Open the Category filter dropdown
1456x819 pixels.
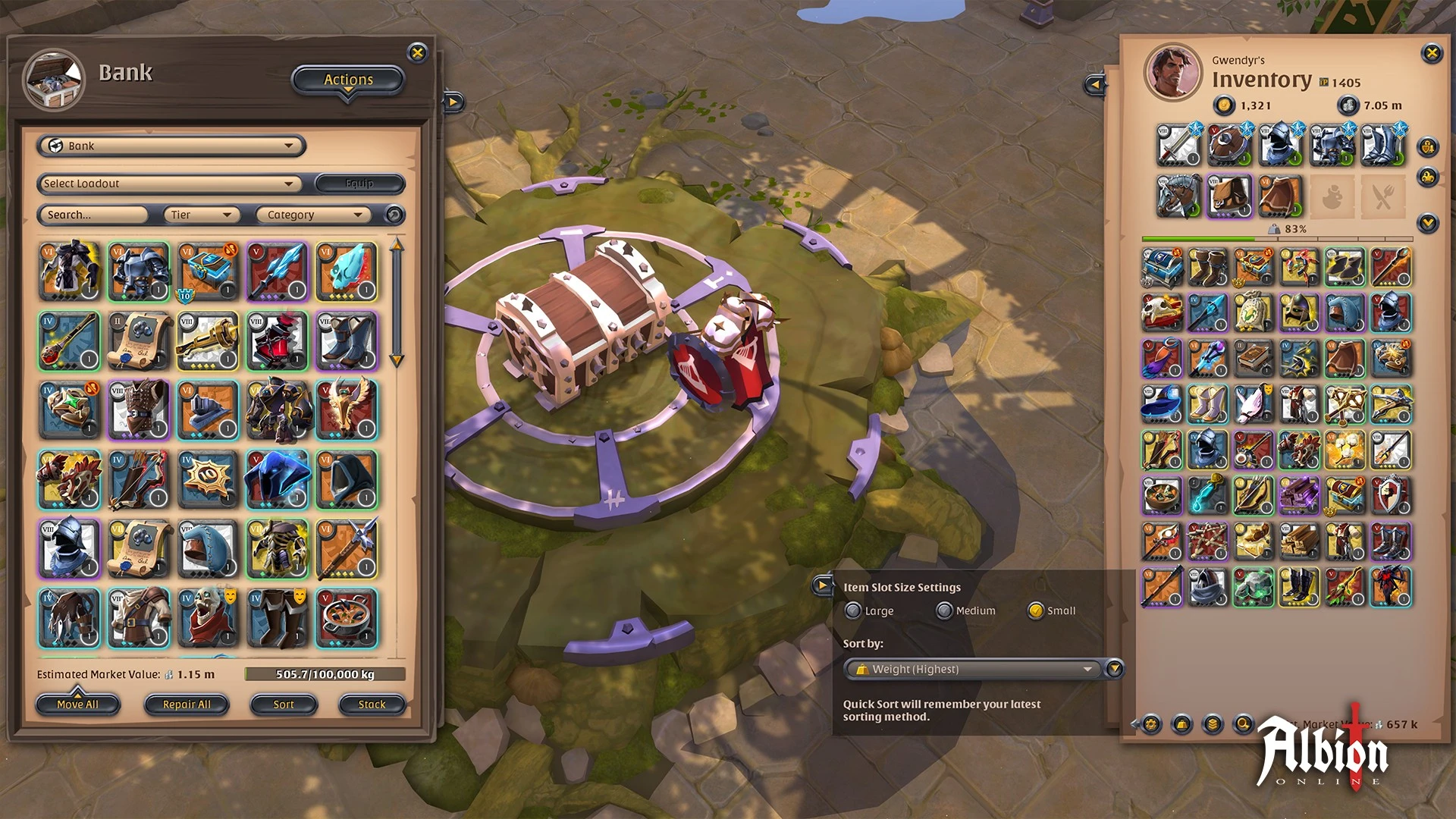pyautogui.click(x=313, y=215)
